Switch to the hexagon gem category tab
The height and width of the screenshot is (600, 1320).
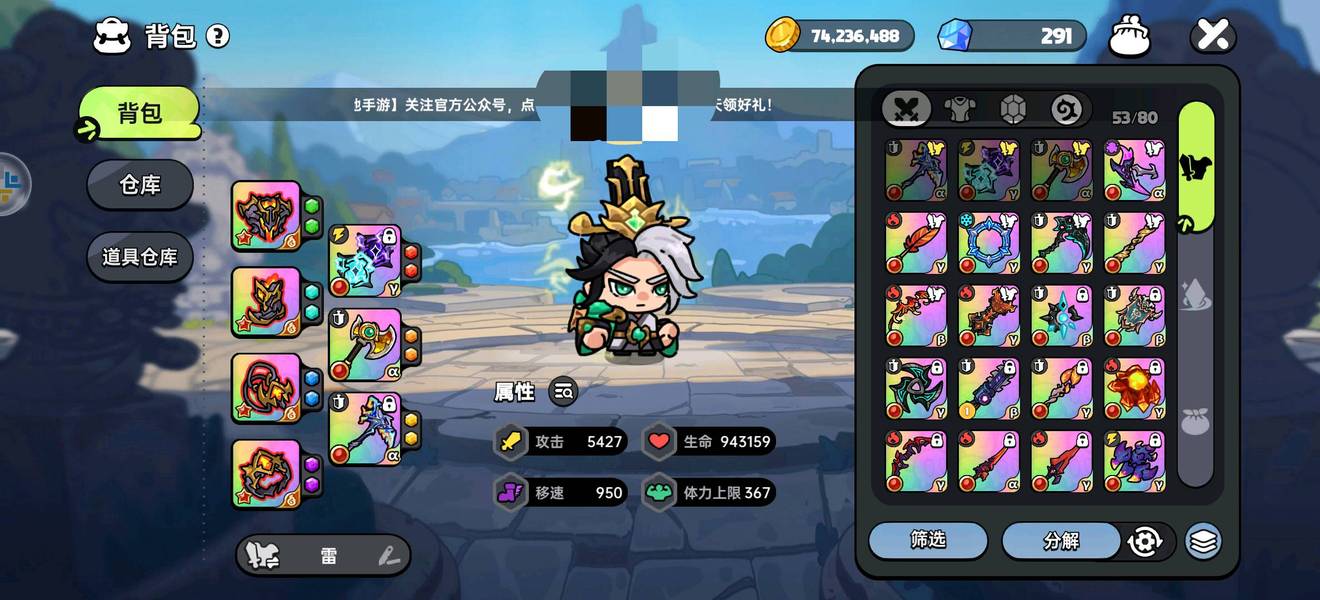tap(1013, 109)
